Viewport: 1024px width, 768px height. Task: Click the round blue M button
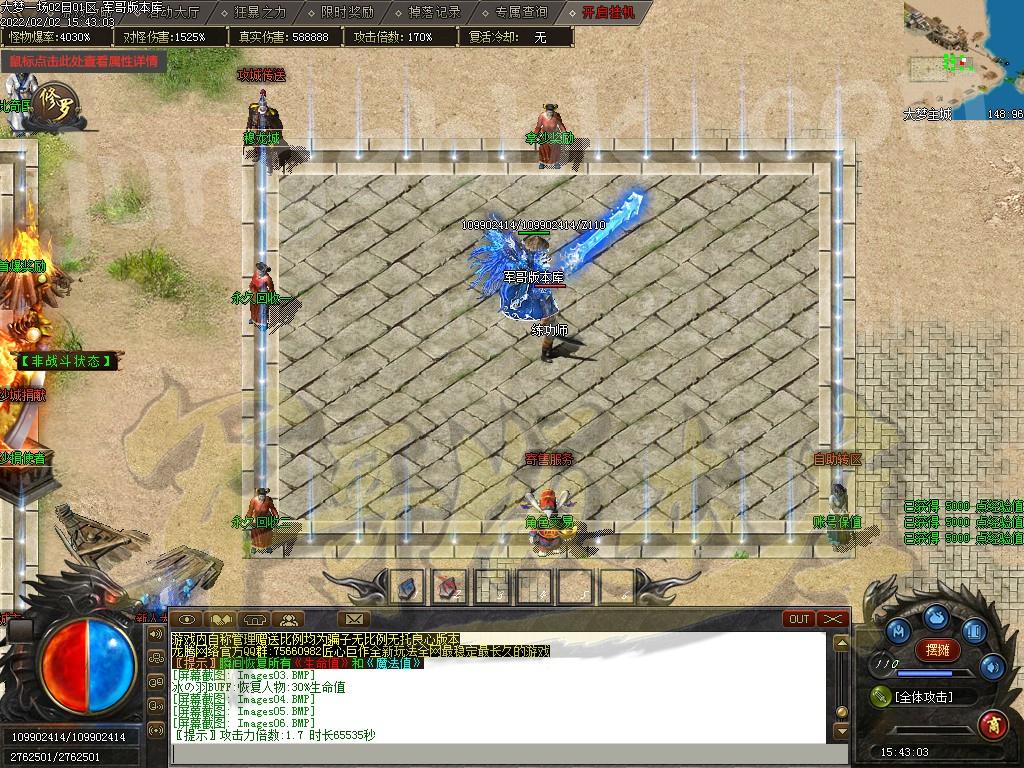898,632
